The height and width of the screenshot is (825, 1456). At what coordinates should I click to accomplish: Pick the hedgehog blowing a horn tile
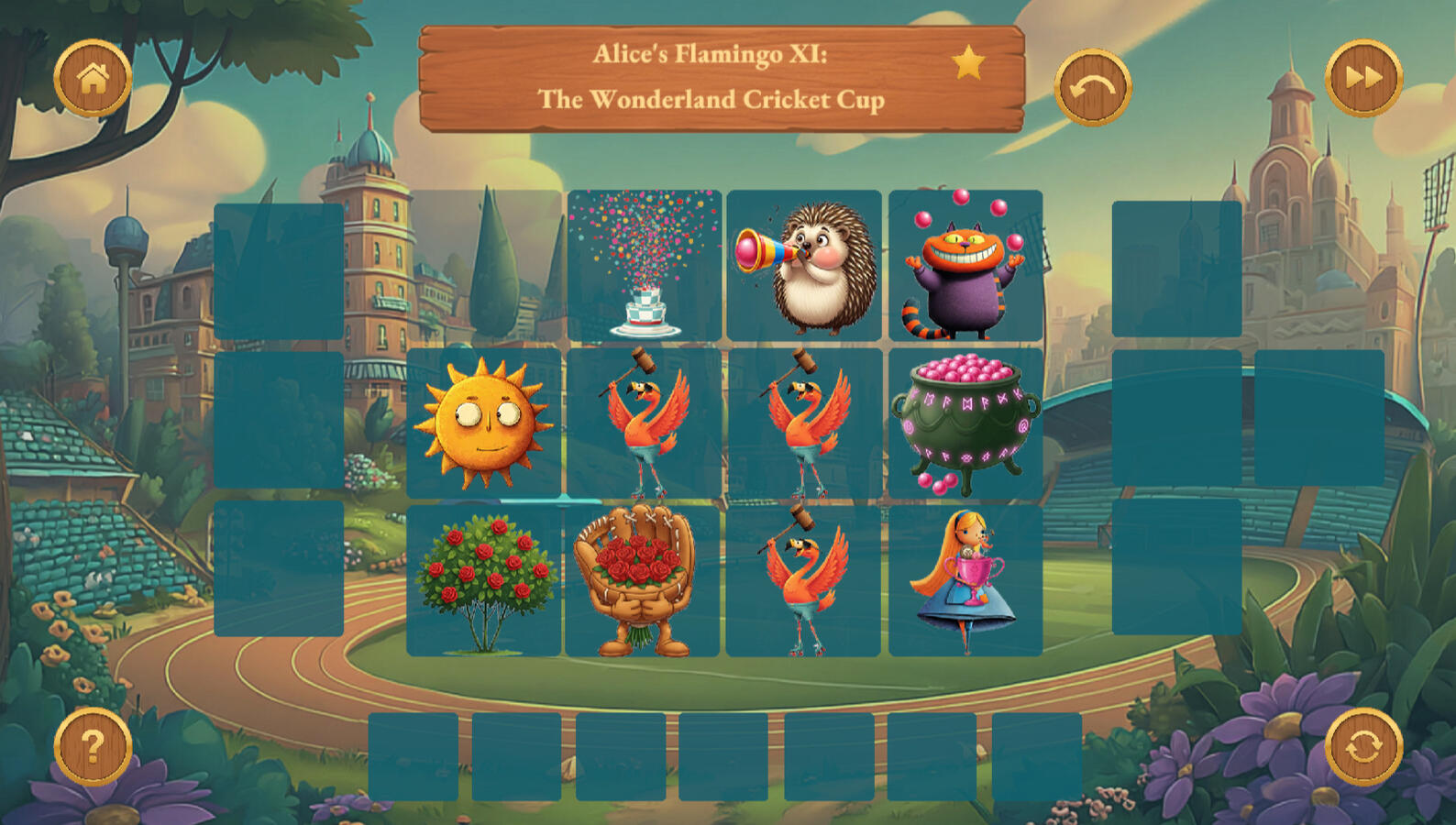tap(804, 266)
